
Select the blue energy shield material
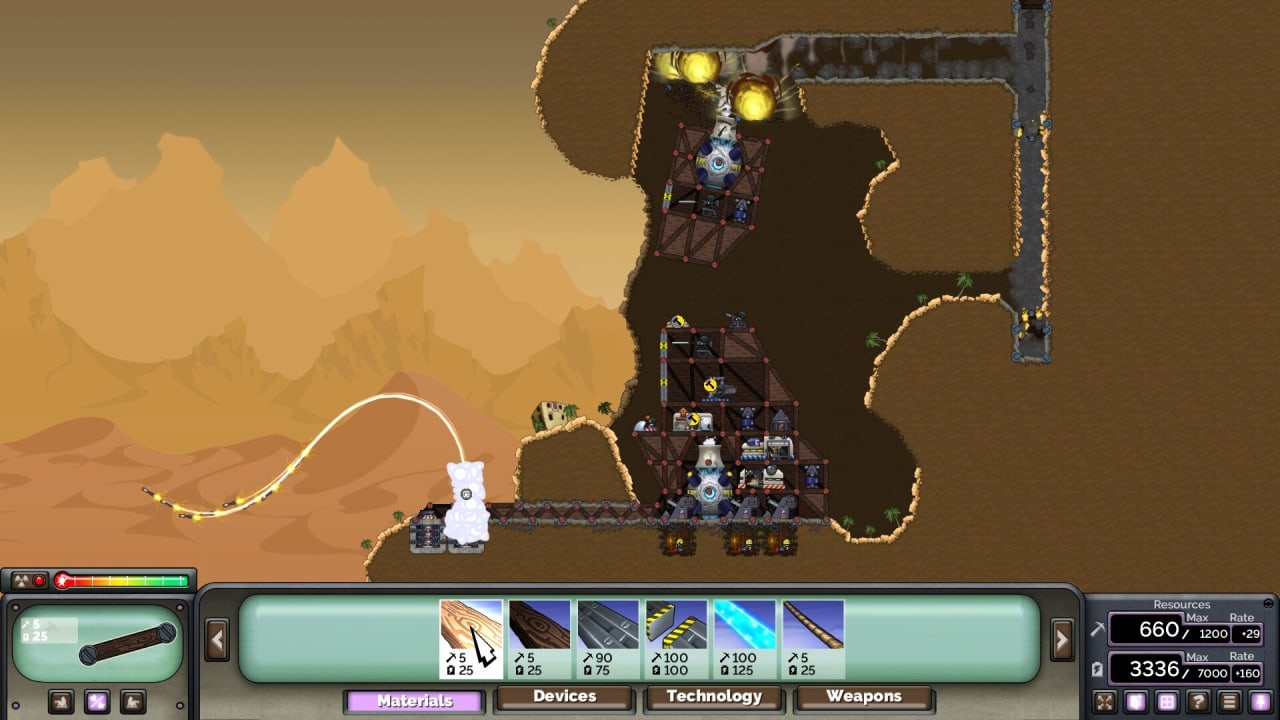click(x=745, y=639)
